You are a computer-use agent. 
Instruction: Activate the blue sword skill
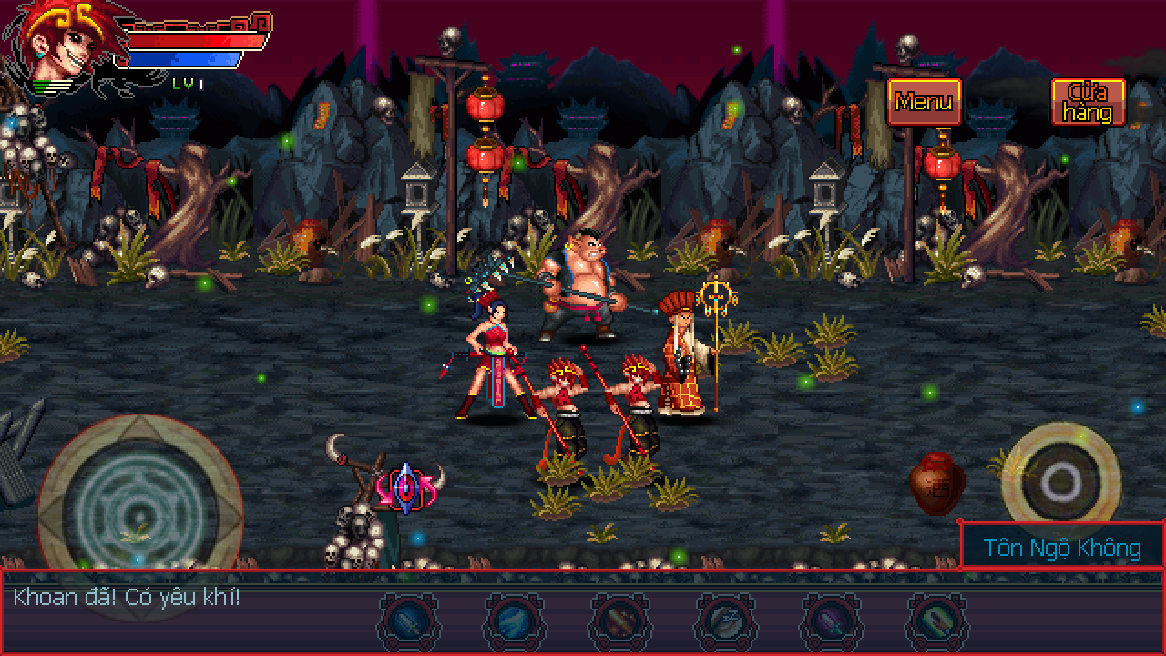click(x=410, y=620)
